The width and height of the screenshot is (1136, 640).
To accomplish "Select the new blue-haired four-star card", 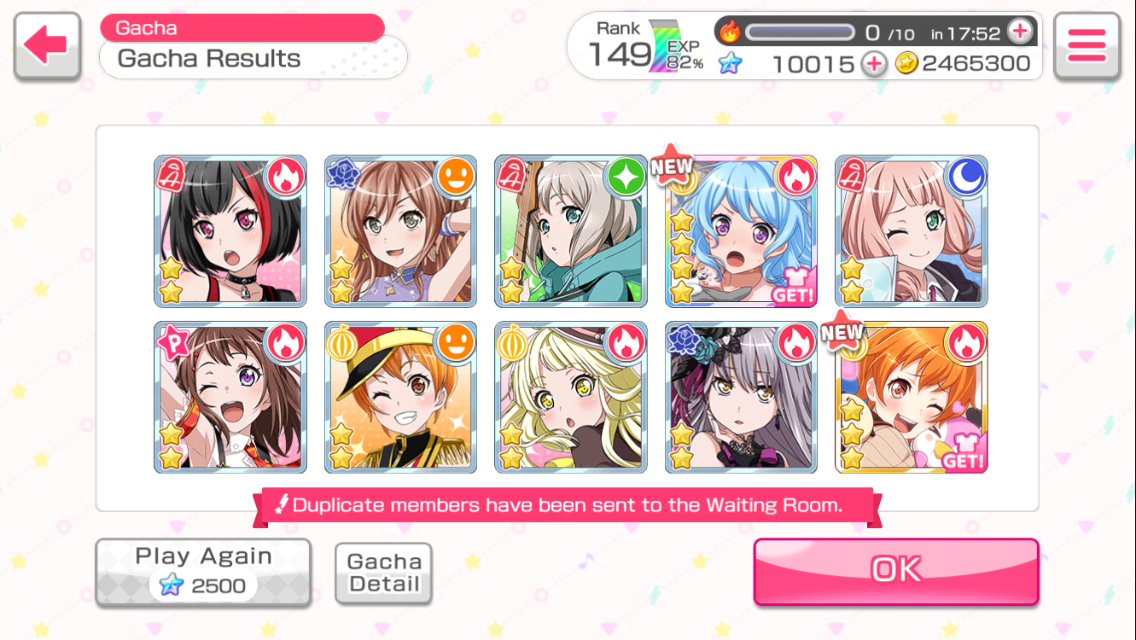I will point(741,231).
